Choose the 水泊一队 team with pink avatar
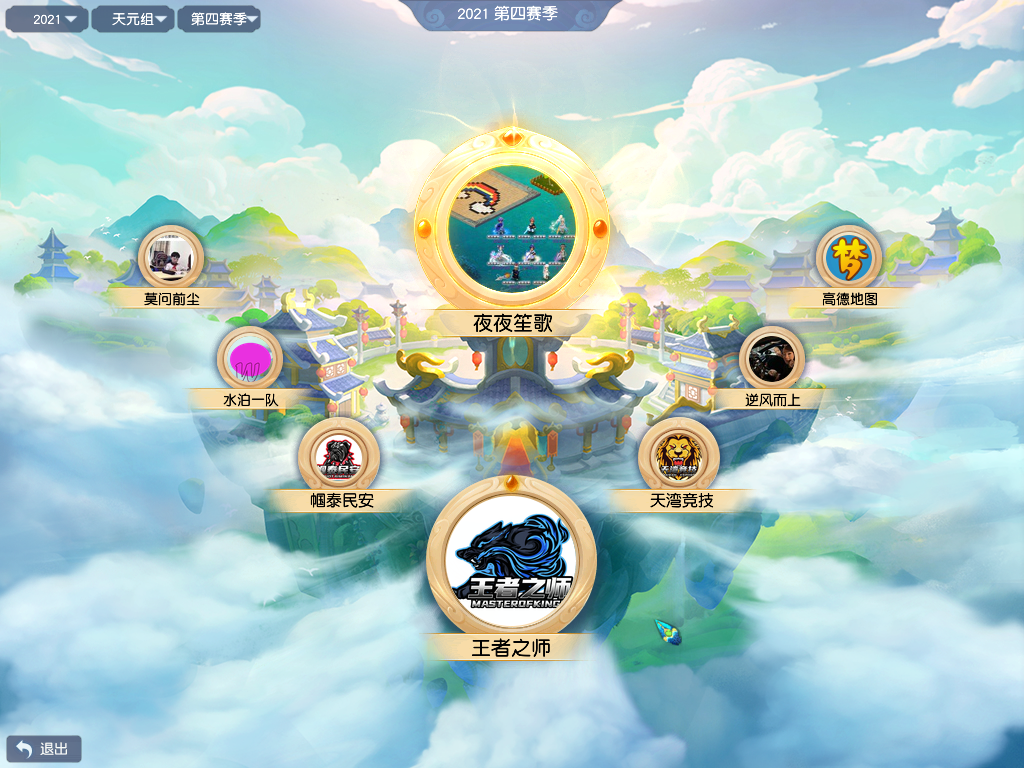 [250, 360]
